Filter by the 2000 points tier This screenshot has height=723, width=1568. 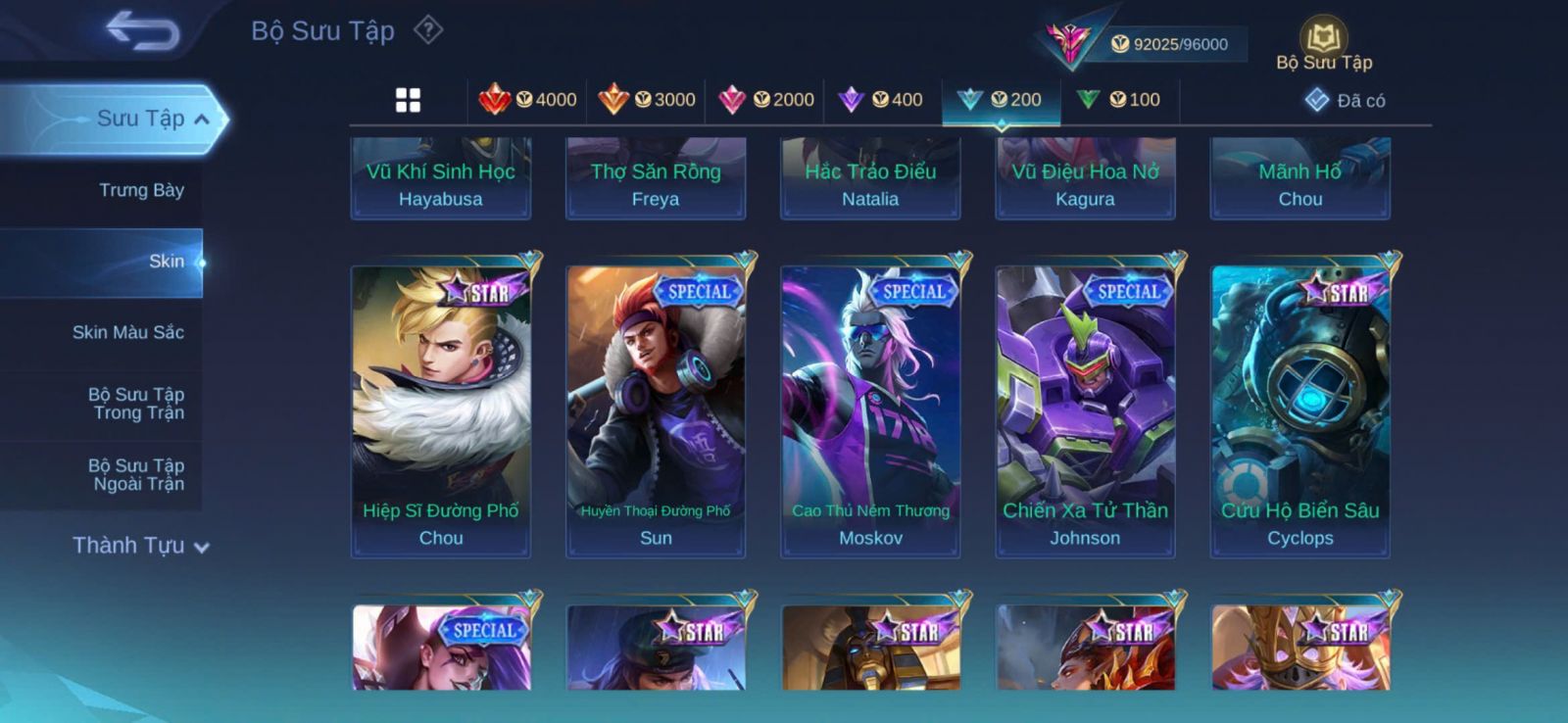tap(766, 100)
